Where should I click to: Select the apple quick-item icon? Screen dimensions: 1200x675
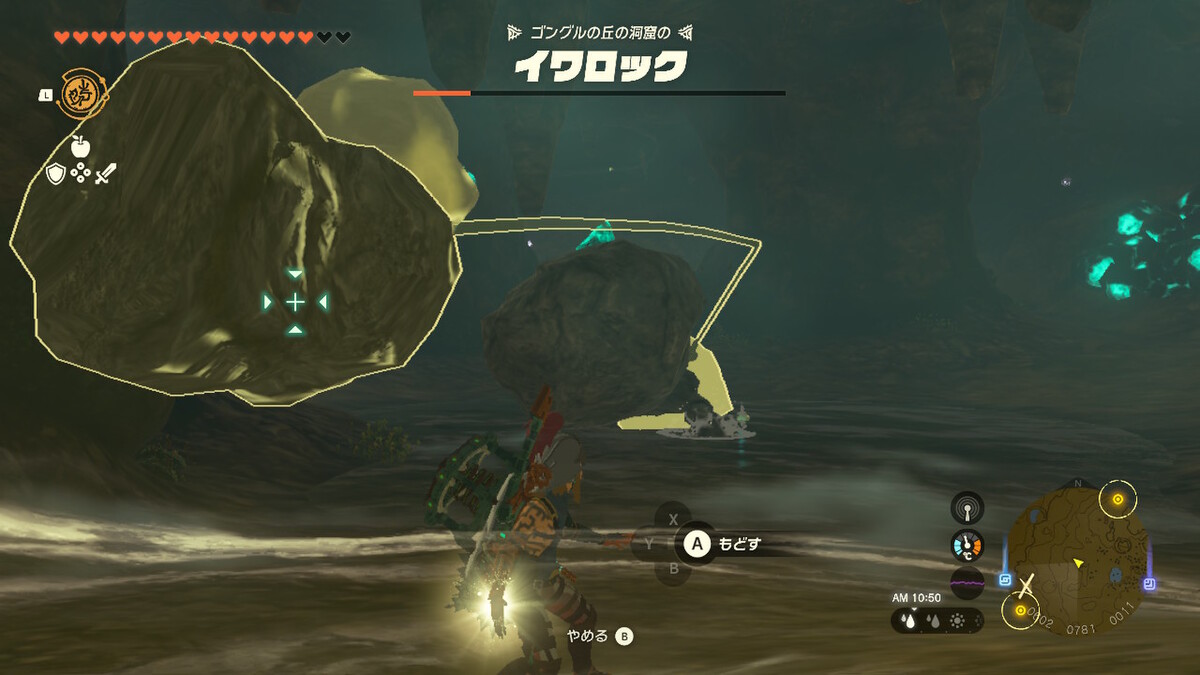81,146
